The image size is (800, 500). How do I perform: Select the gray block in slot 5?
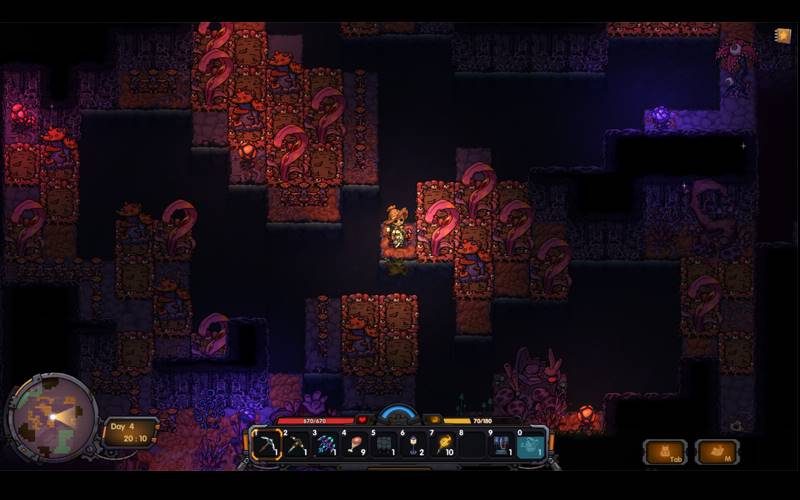[x=385, y=444]
